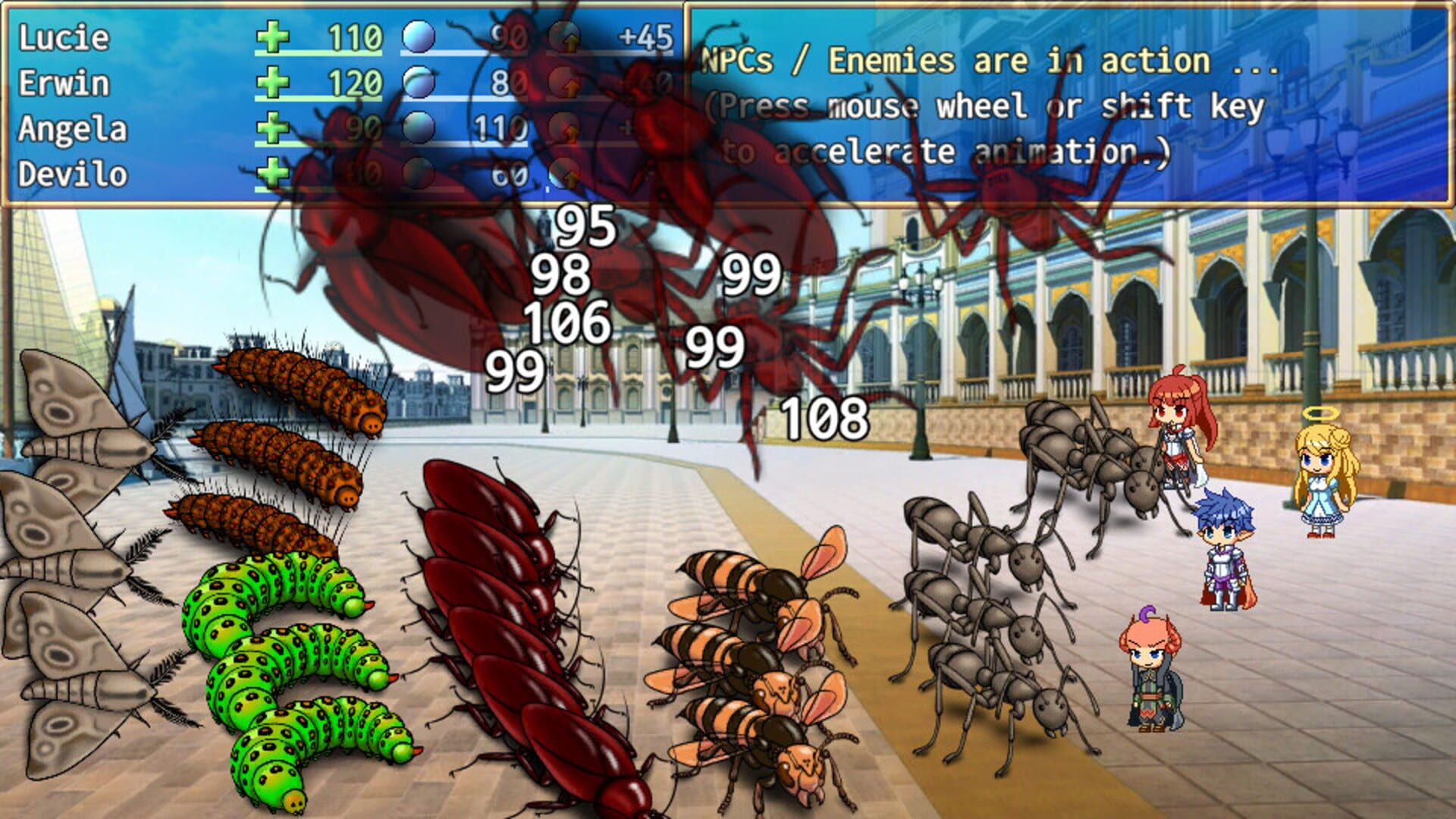
Task: Select Erwin's green HP cross icon
Action: [275, 80]
